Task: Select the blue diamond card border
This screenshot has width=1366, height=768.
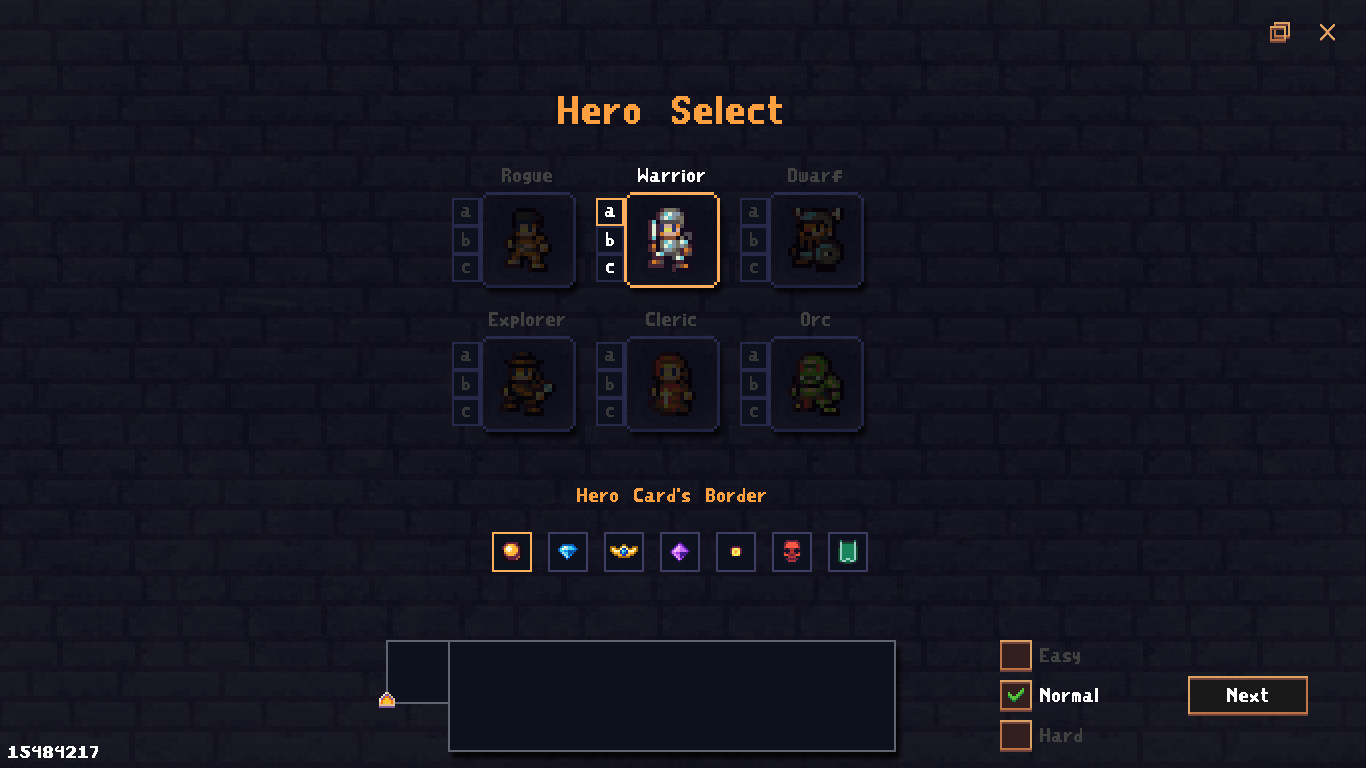Action: pos(567,551)
